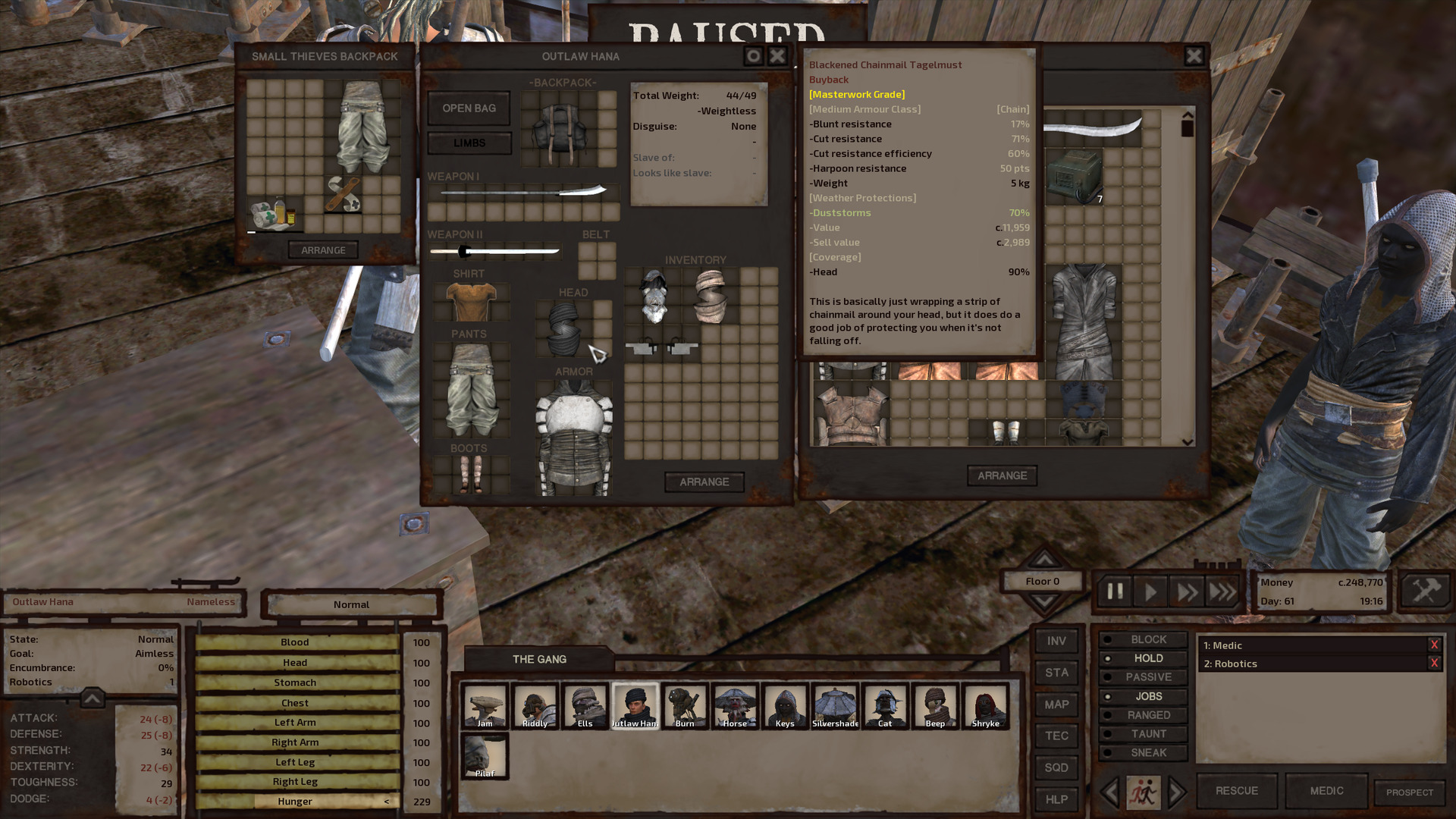Viewport: 1456px width, 819px height.
Task: Select the equipped chainmail tagelmust head slot
Action: tap(564, 328)
